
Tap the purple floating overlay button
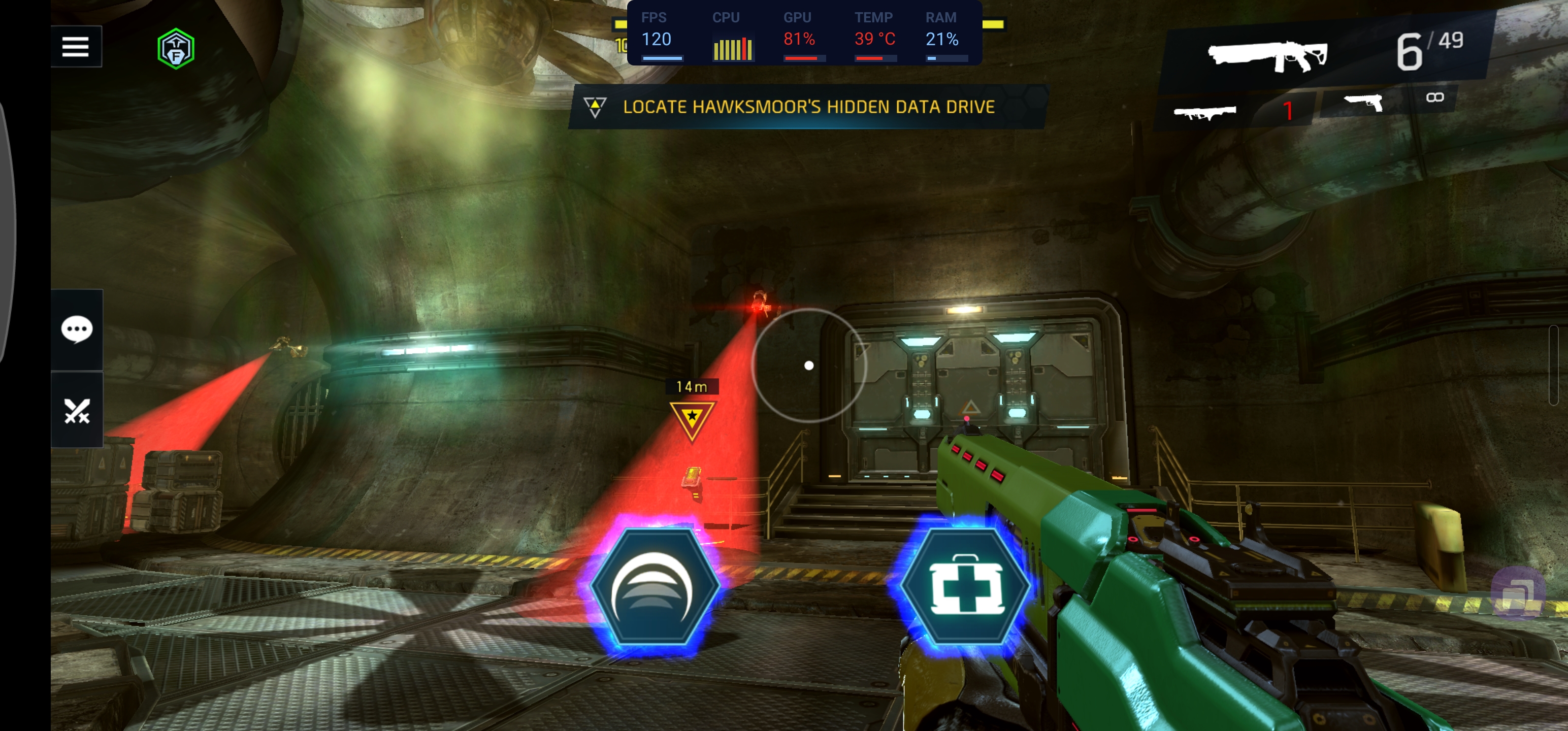coord(1518,593)
